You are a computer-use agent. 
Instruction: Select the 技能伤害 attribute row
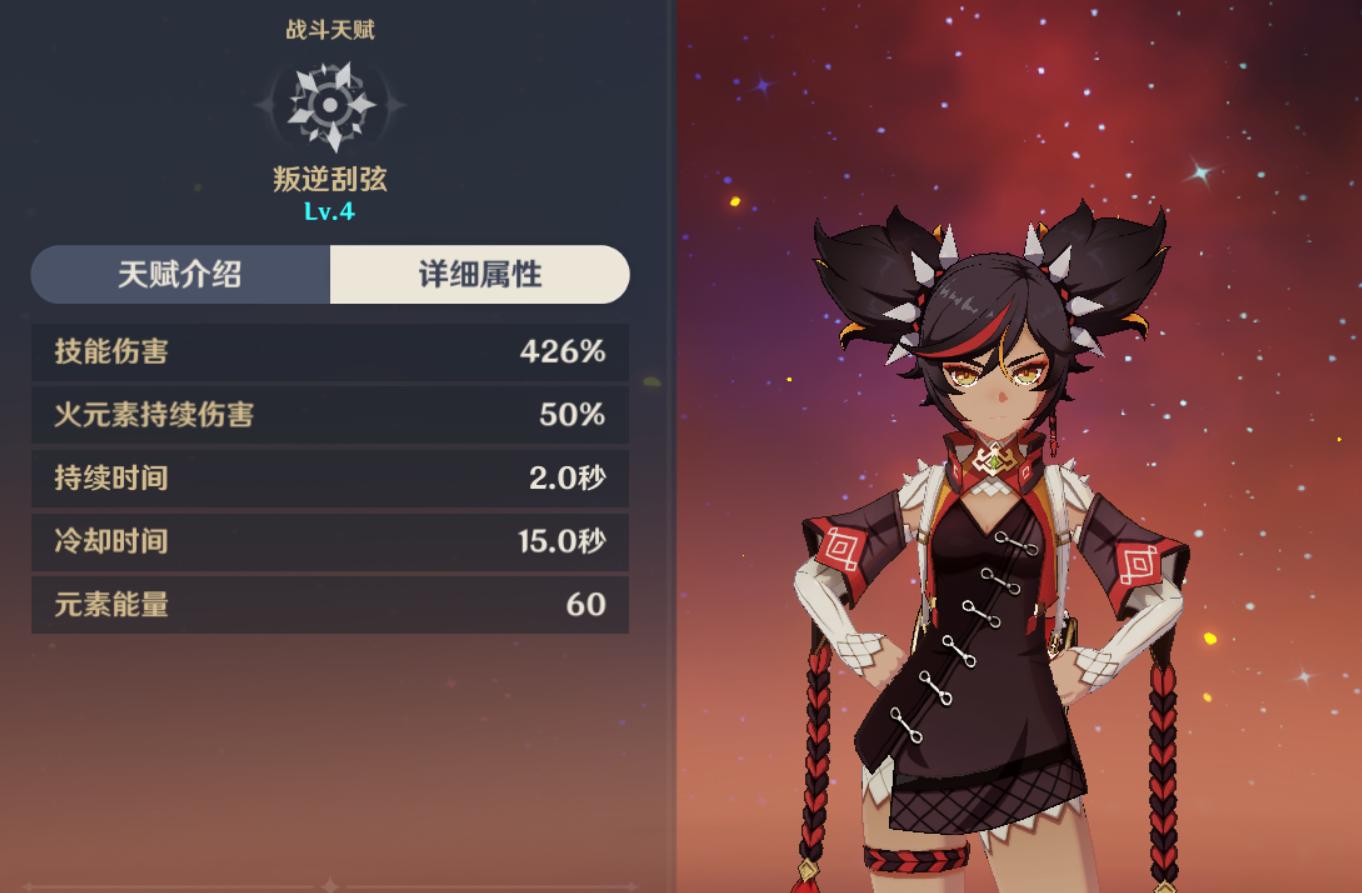click(330, 352)
